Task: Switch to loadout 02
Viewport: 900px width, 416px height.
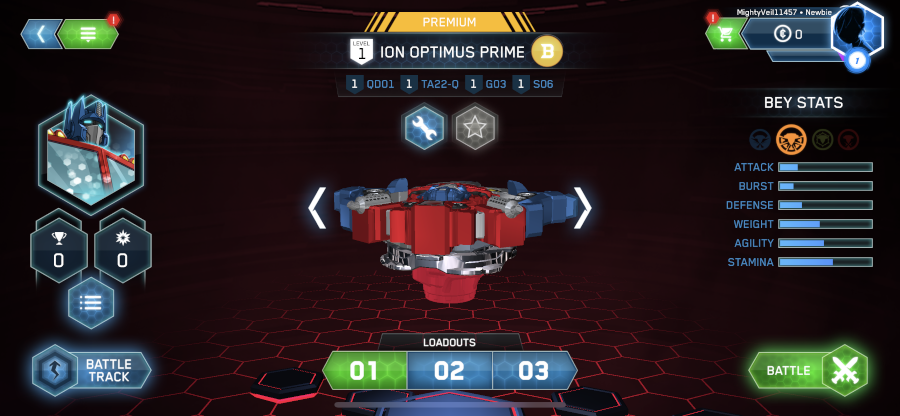Action: coord(449,371)
